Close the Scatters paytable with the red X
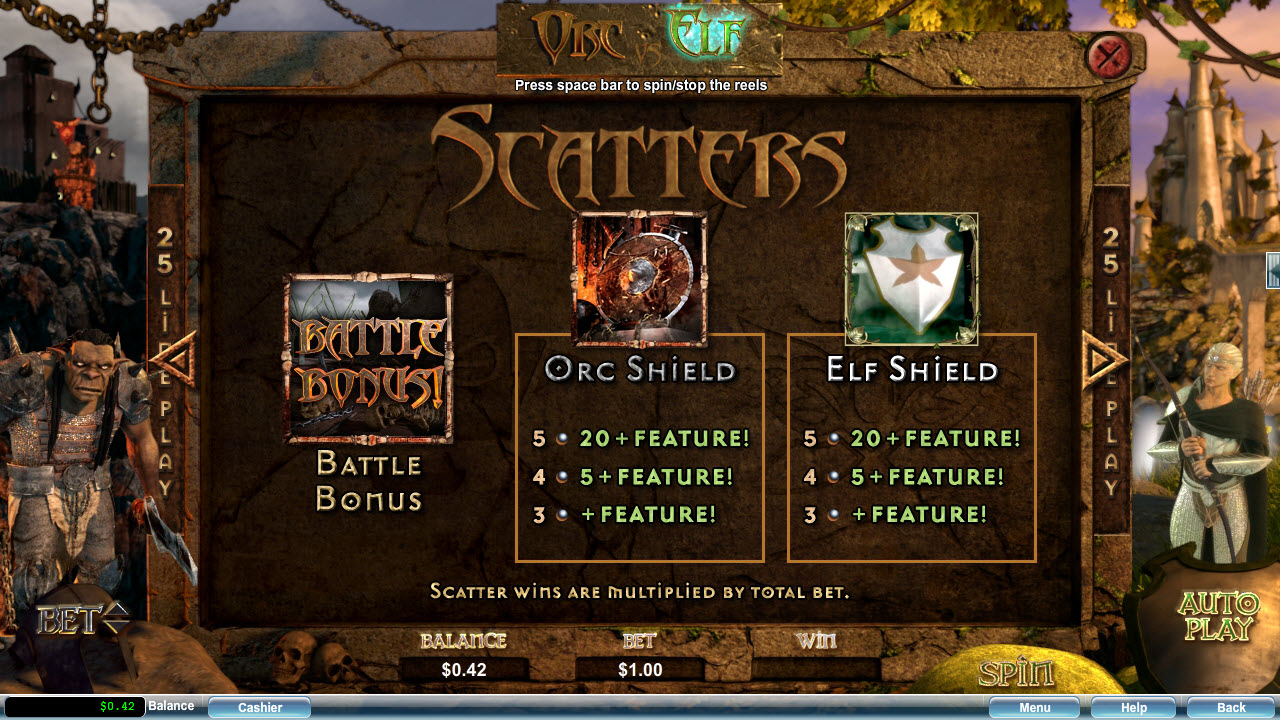The width and height of the screenshot is (1280, 720). point(1108,55)
